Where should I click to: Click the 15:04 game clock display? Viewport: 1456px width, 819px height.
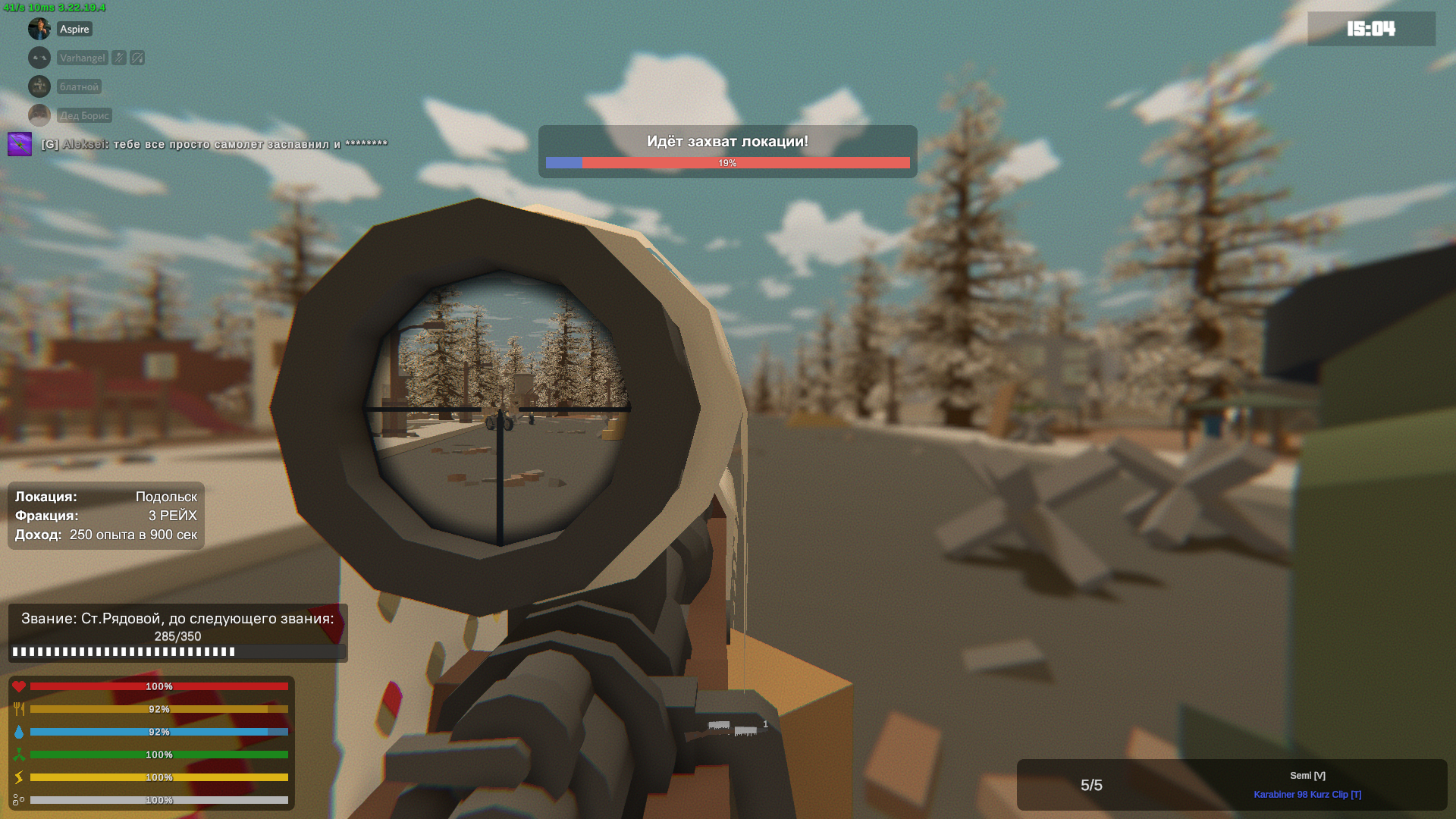(1370, 29)
